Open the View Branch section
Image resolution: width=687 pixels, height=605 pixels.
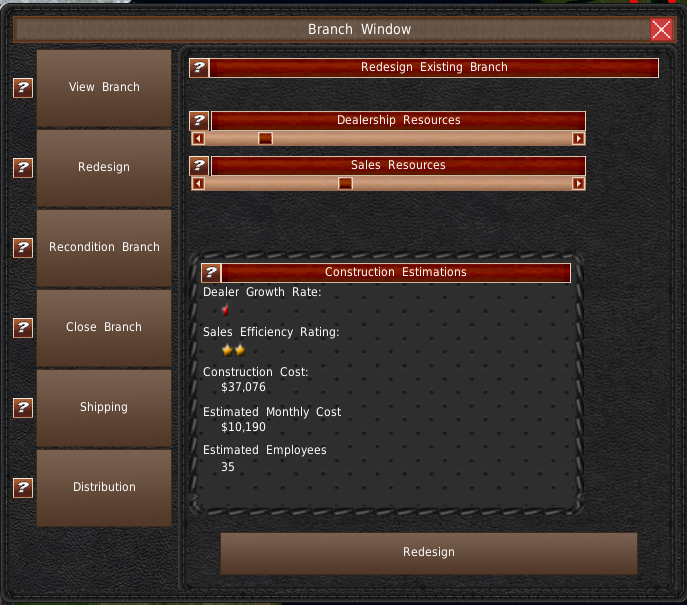(x=104, y=88)
